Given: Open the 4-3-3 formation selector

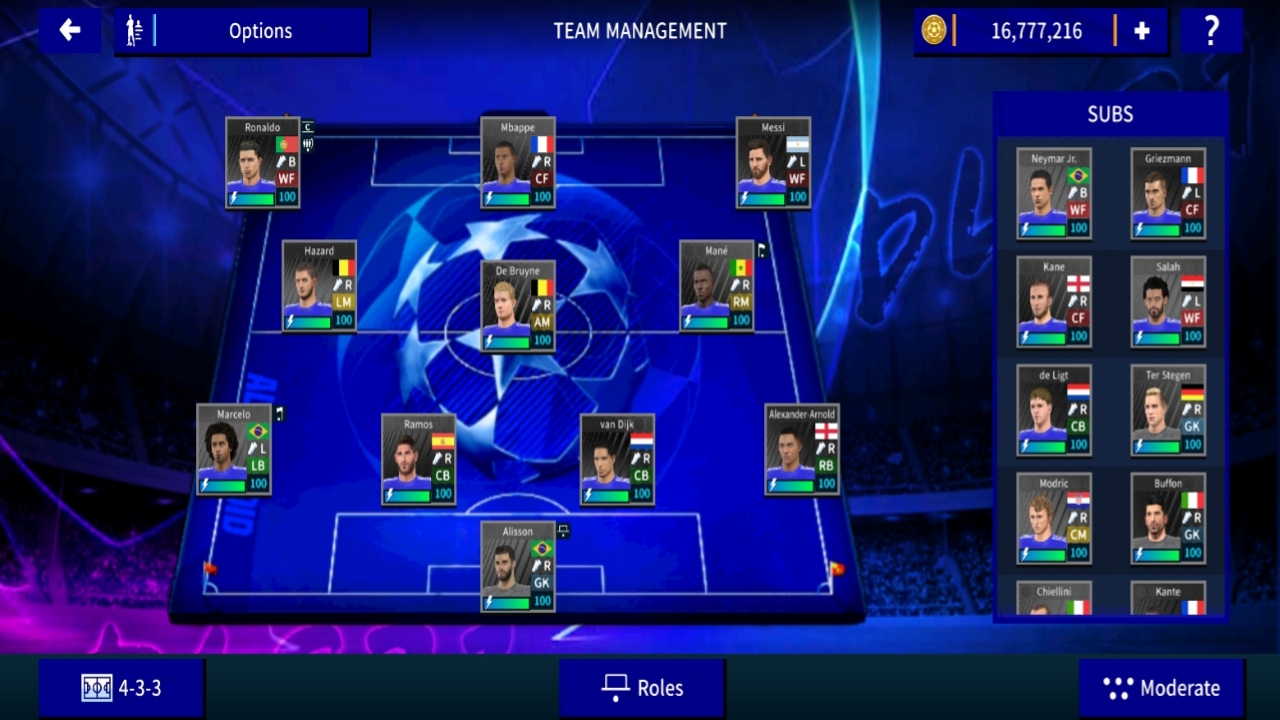Looking at the screenshot, I should click(x=120, y=688).
